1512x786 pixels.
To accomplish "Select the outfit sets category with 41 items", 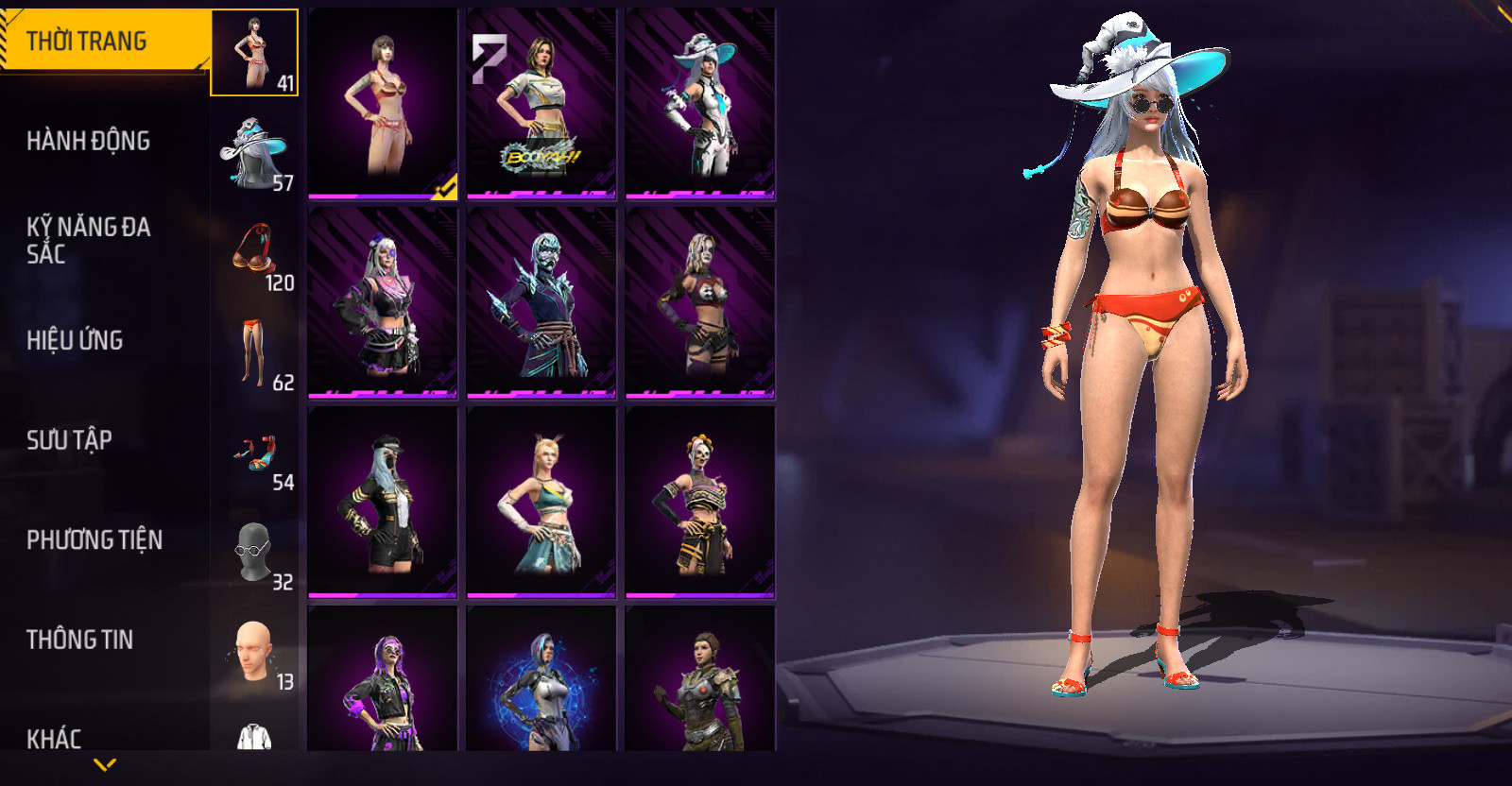I will [254, 53].
